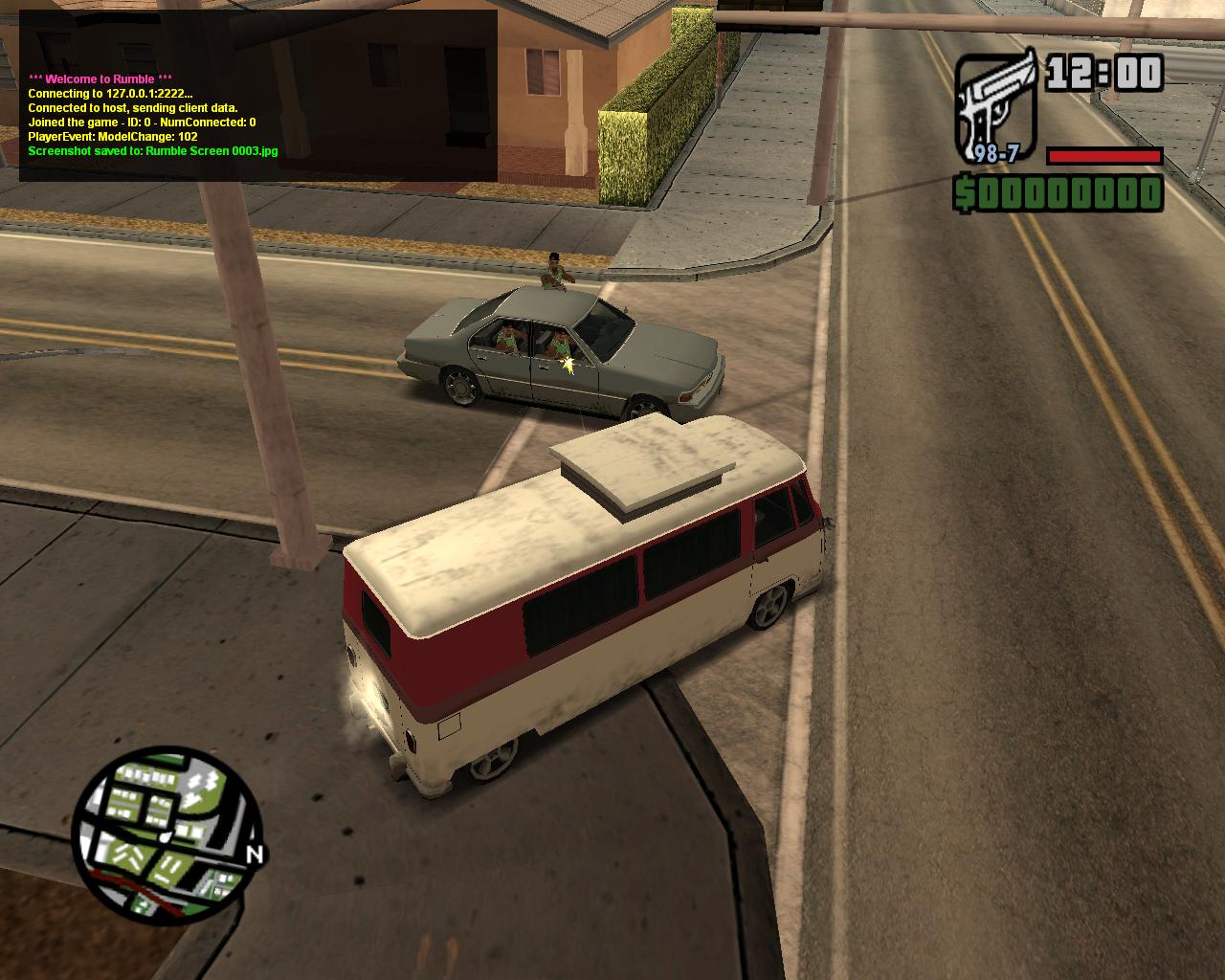The height and width of the screenshot is (980, 1225).
Task: Click the multiplayer chat log box
Action: [x=258, y=96]
